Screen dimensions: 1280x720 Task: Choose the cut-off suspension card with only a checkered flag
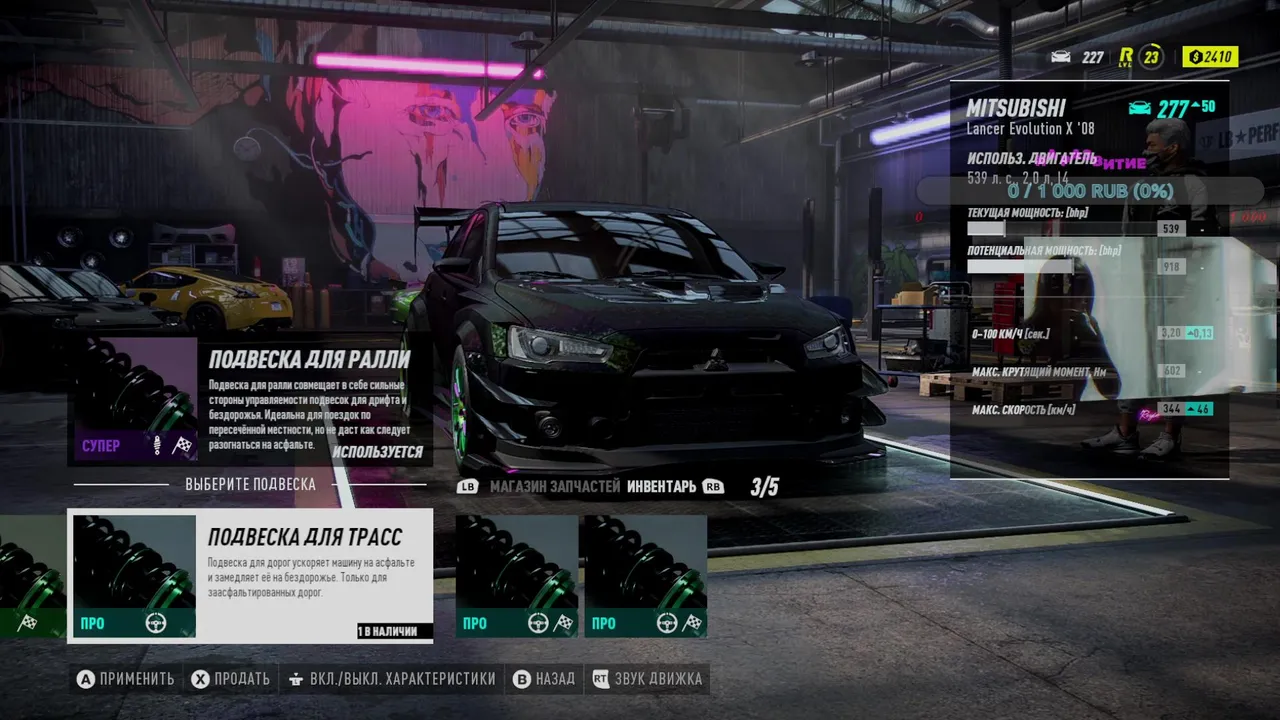click(30, 575)
